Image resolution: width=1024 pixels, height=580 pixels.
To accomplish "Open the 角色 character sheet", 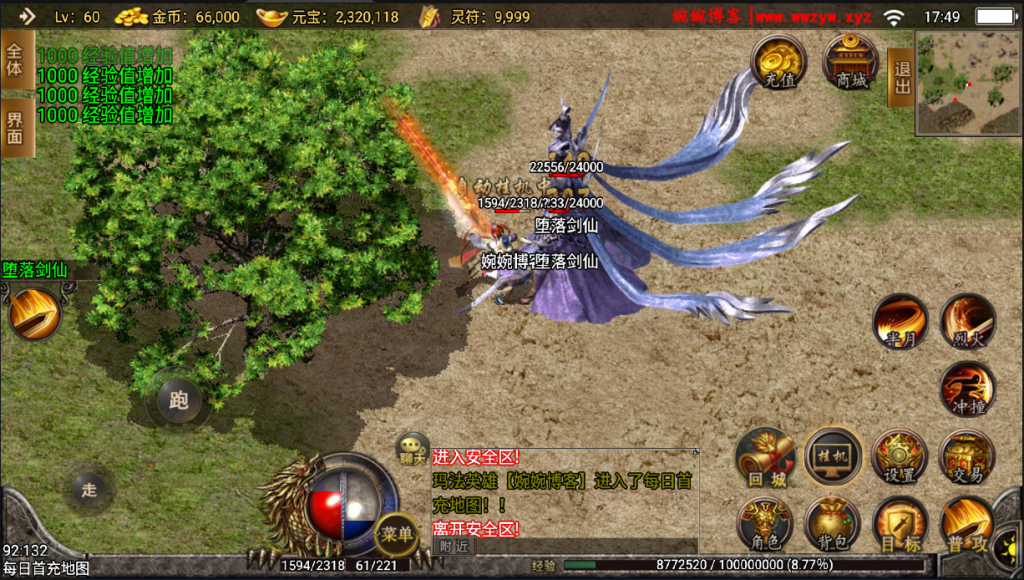I will (765, 525).
